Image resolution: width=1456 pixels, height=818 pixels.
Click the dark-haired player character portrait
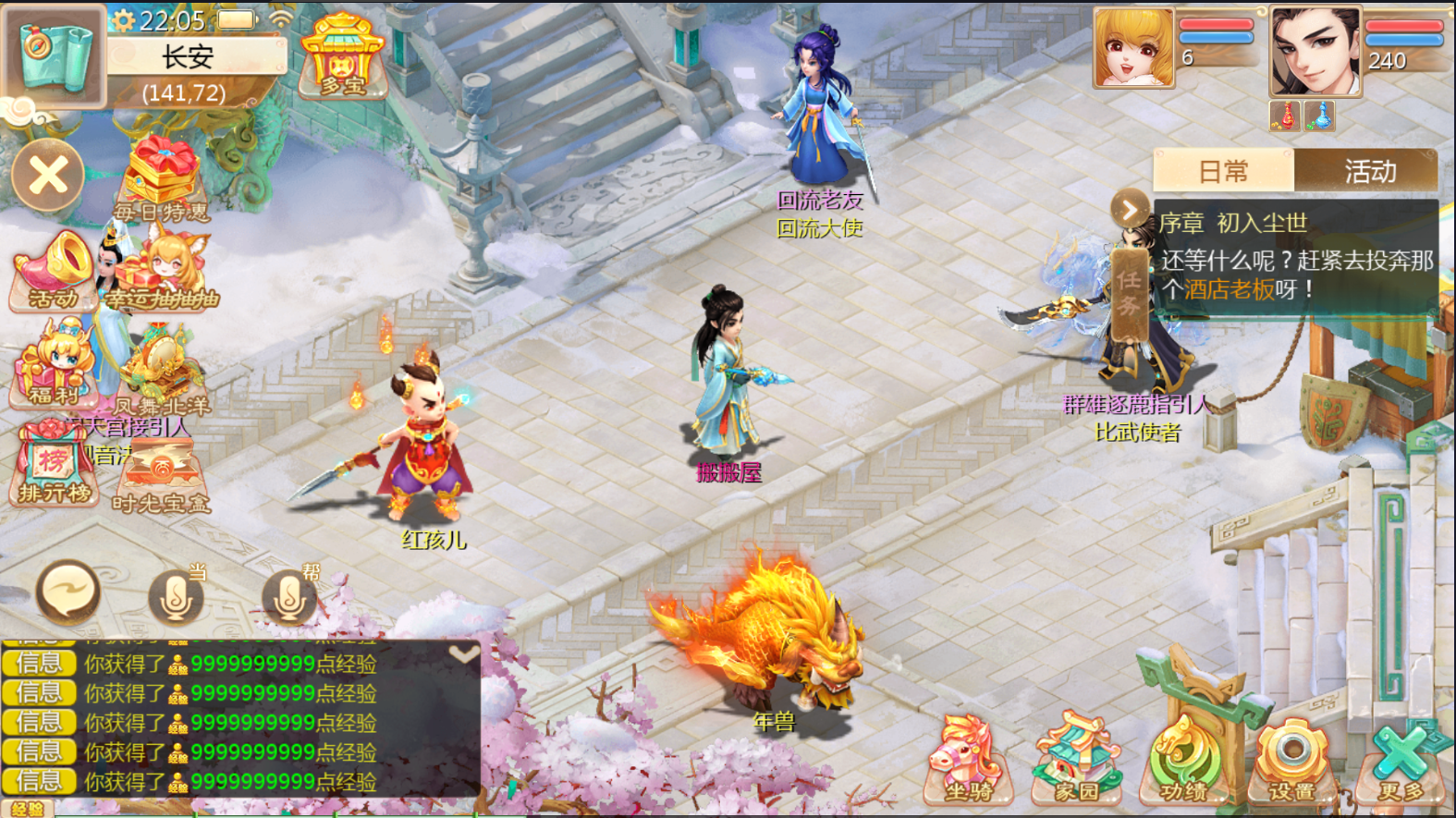coord(1315,51)
